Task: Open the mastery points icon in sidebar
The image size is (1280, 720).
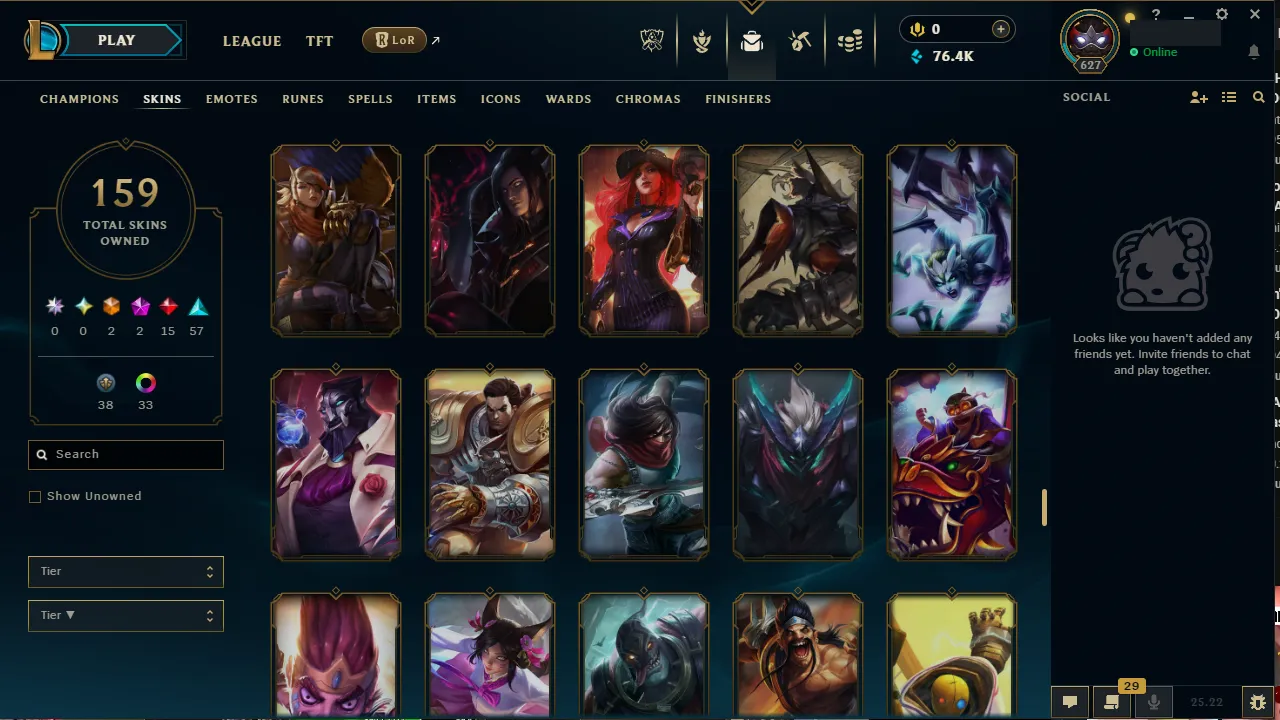Action: click(106, 383)
